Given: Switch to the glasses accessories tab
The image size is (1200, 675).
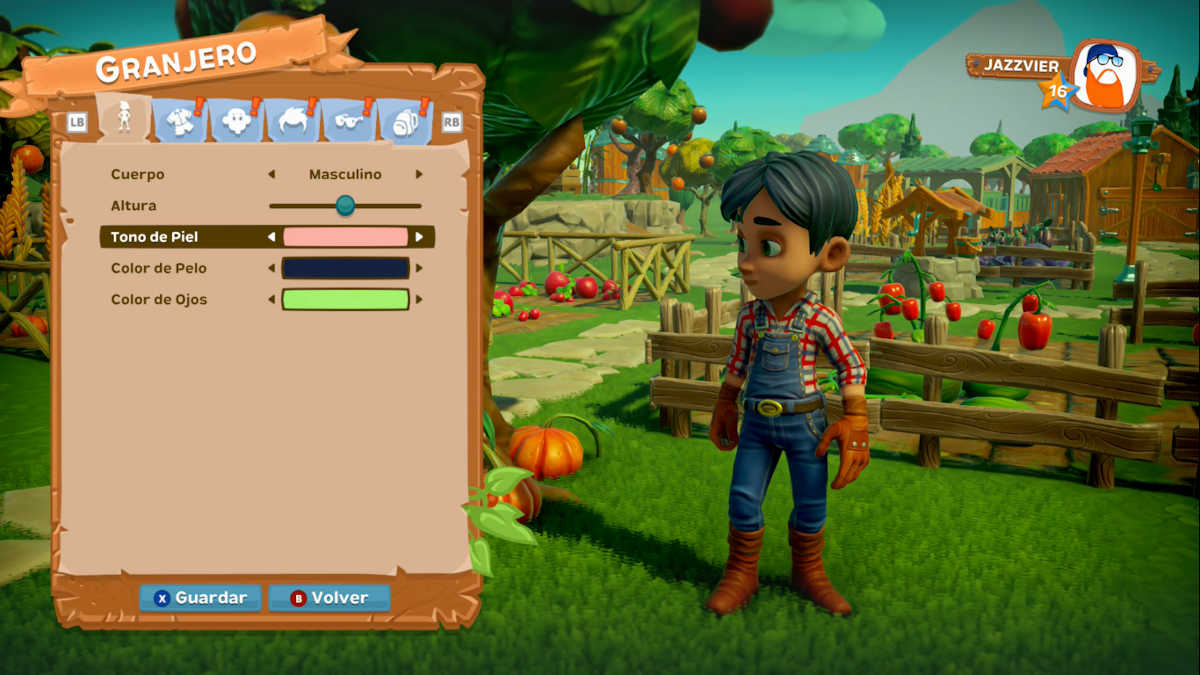Looking at the screenshot, I should coord(348,122).
